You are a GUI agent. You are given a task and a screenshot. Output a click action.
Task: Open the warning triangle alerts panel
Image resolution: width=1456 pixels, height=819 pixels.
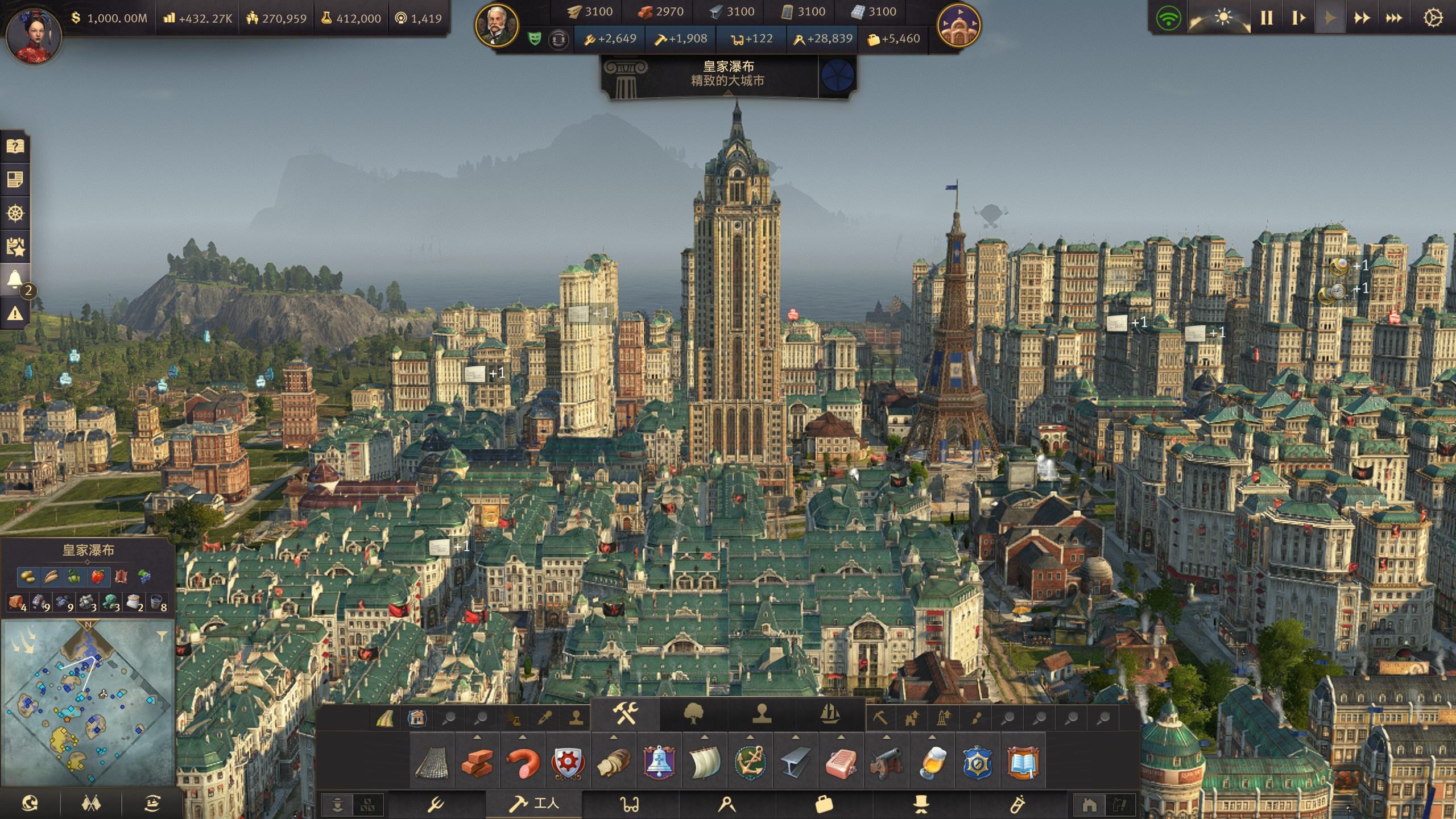click(15, 313)
